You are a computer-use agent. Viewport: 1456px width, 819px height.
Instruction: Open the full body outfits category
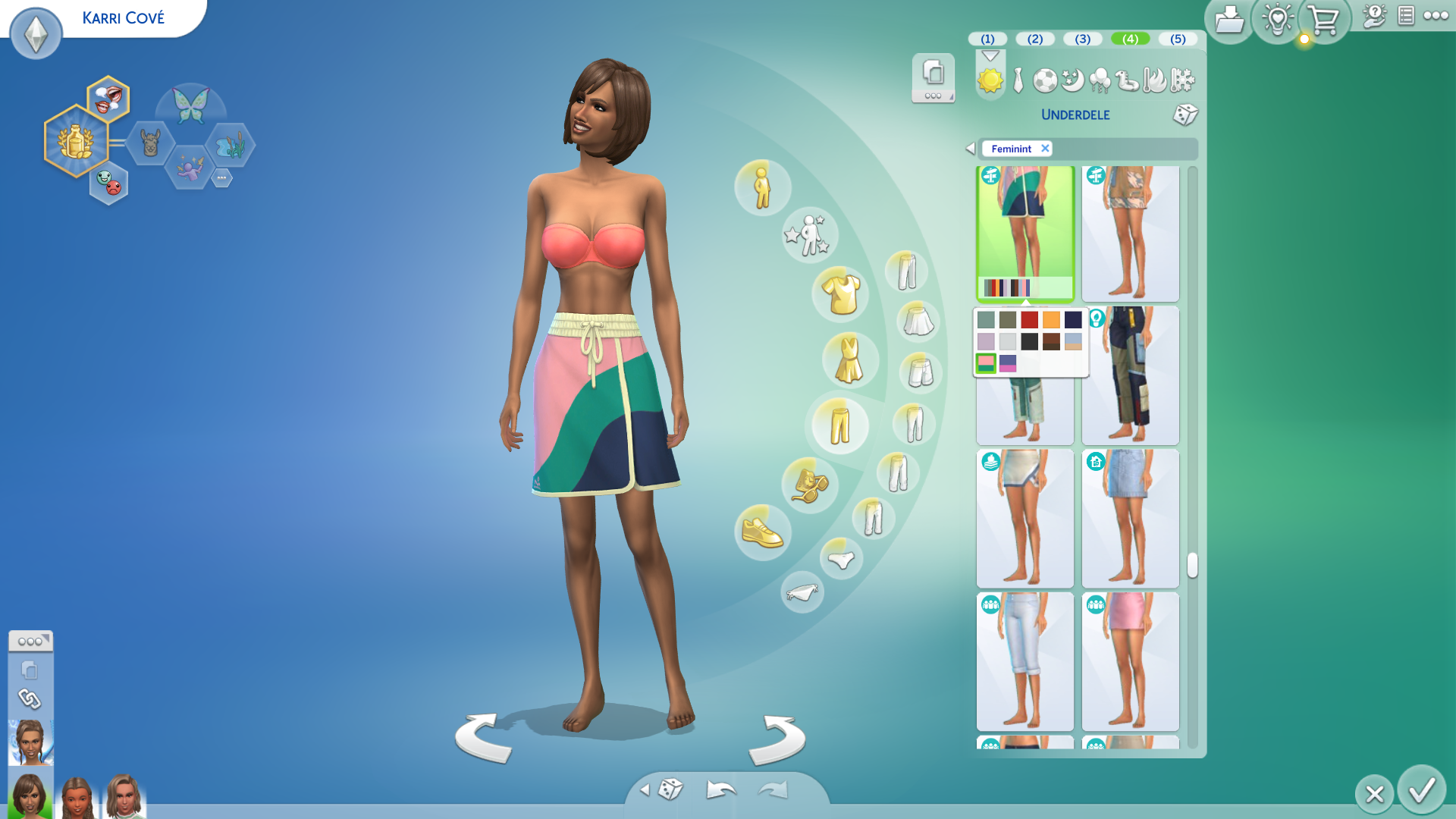(849, 360)
